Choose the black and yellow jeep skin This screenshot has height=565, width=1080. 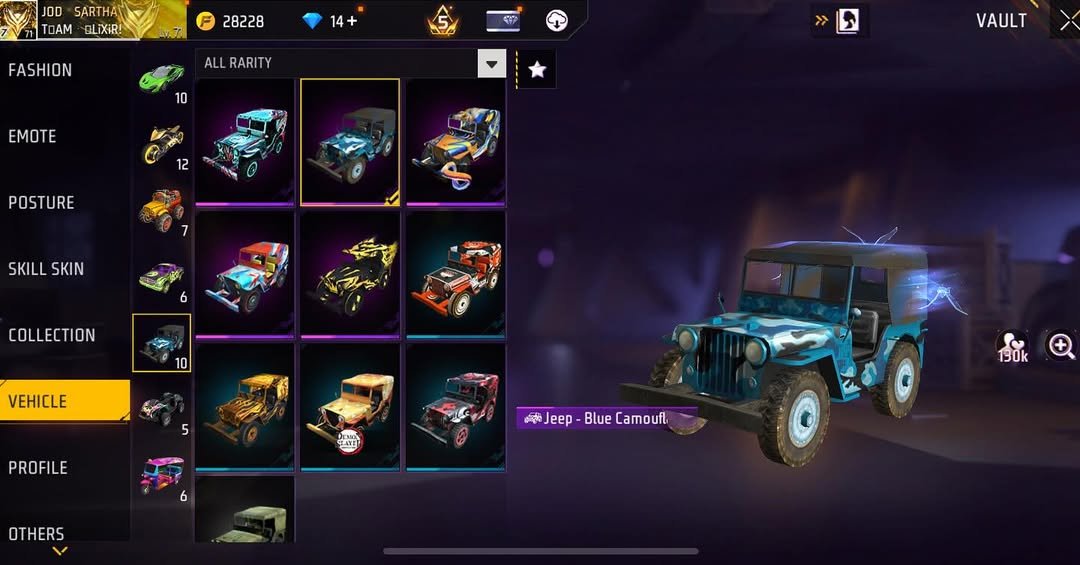click(x=350, y=273)
